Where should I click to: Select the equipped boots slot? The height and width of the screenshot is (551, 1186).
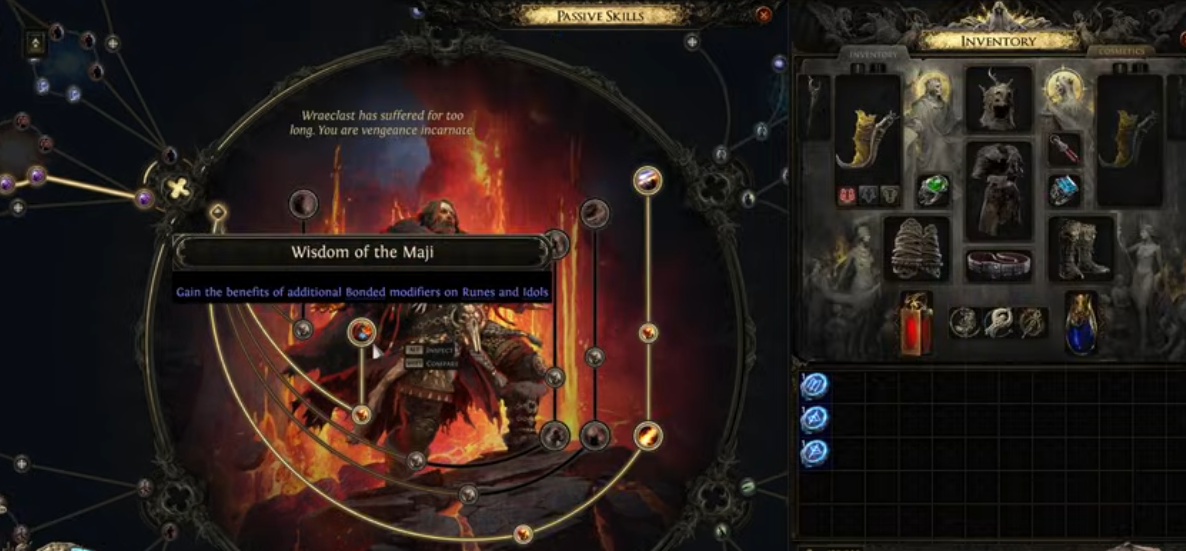coord(1081,250)
